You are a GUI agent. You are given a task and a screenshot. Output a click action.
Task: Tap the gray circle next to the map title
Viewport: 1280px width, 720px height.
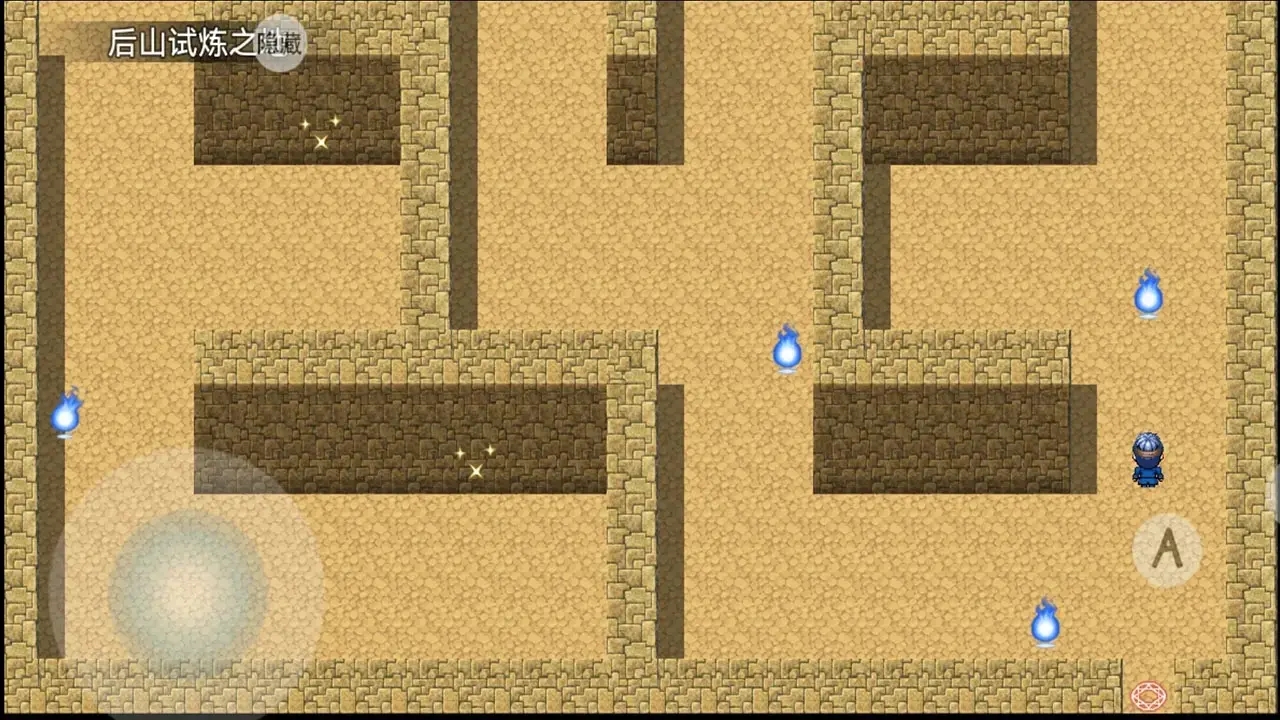pyautogui.click(x=280, y=45)
